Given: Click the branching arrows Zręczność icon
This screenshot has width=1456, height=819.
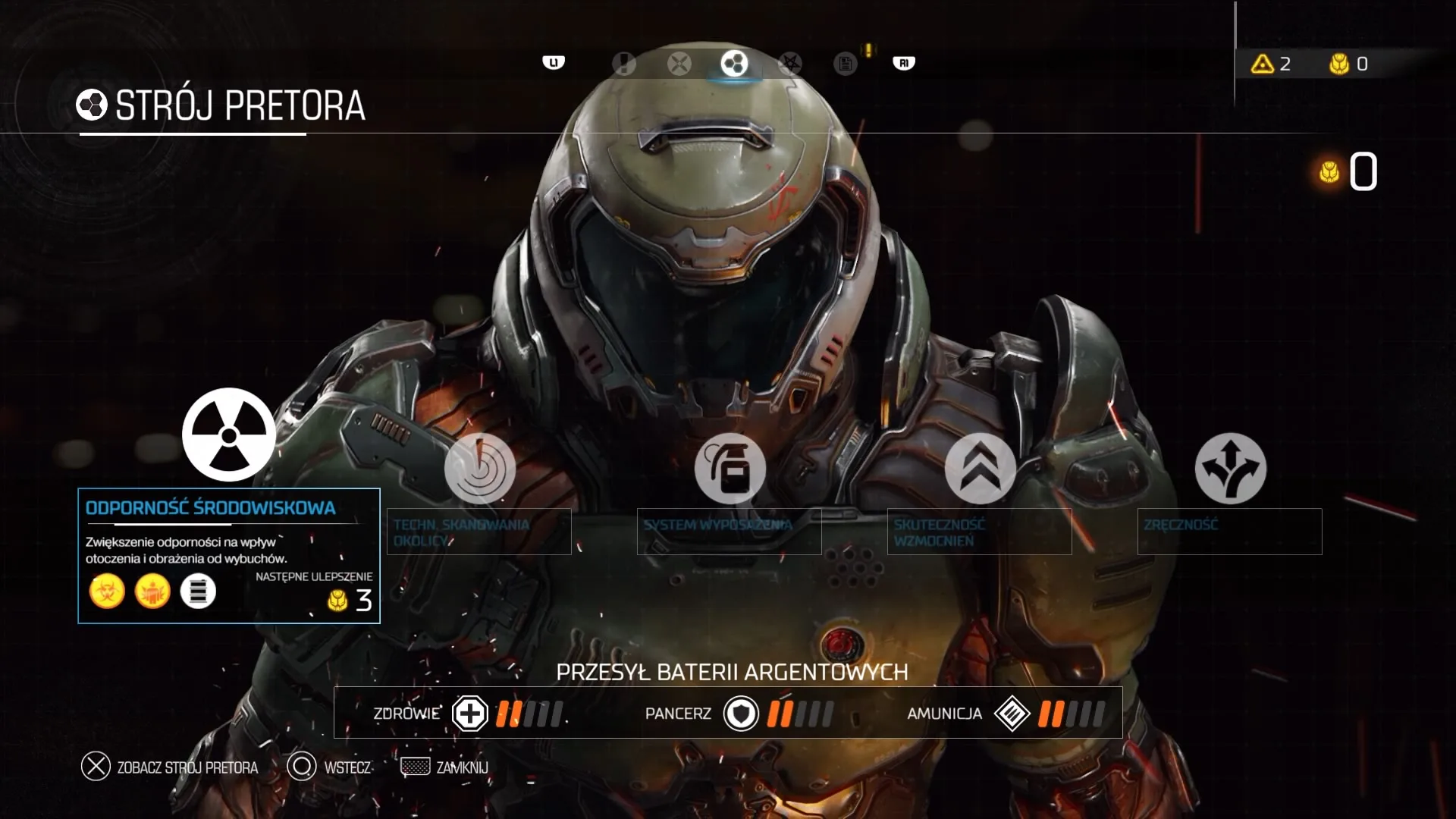Looking at the screenshot, I should (1229, 469).
